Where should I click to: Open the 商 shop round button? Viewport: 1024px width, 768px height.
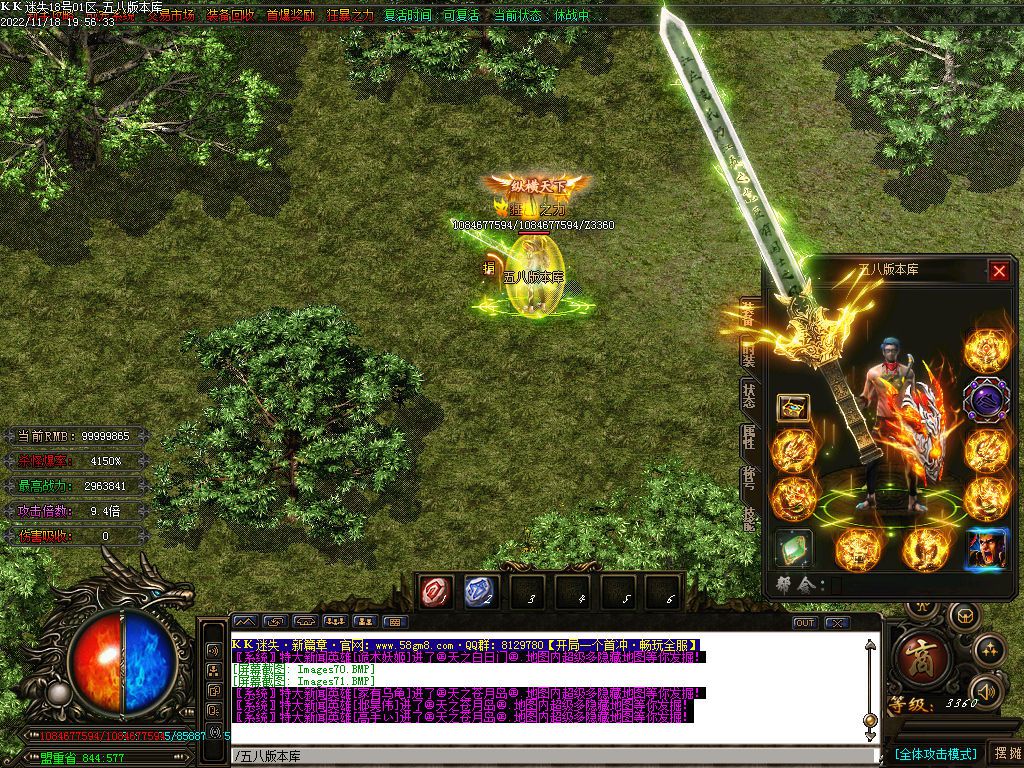click(916, 656)
